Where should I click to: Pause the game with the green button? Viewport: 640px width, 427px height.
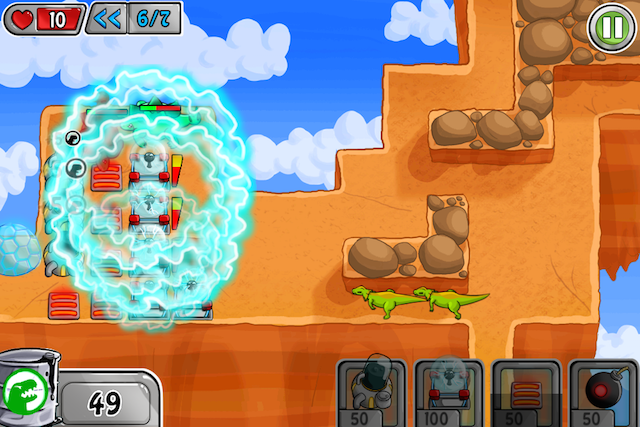click(x=608, y=22)
